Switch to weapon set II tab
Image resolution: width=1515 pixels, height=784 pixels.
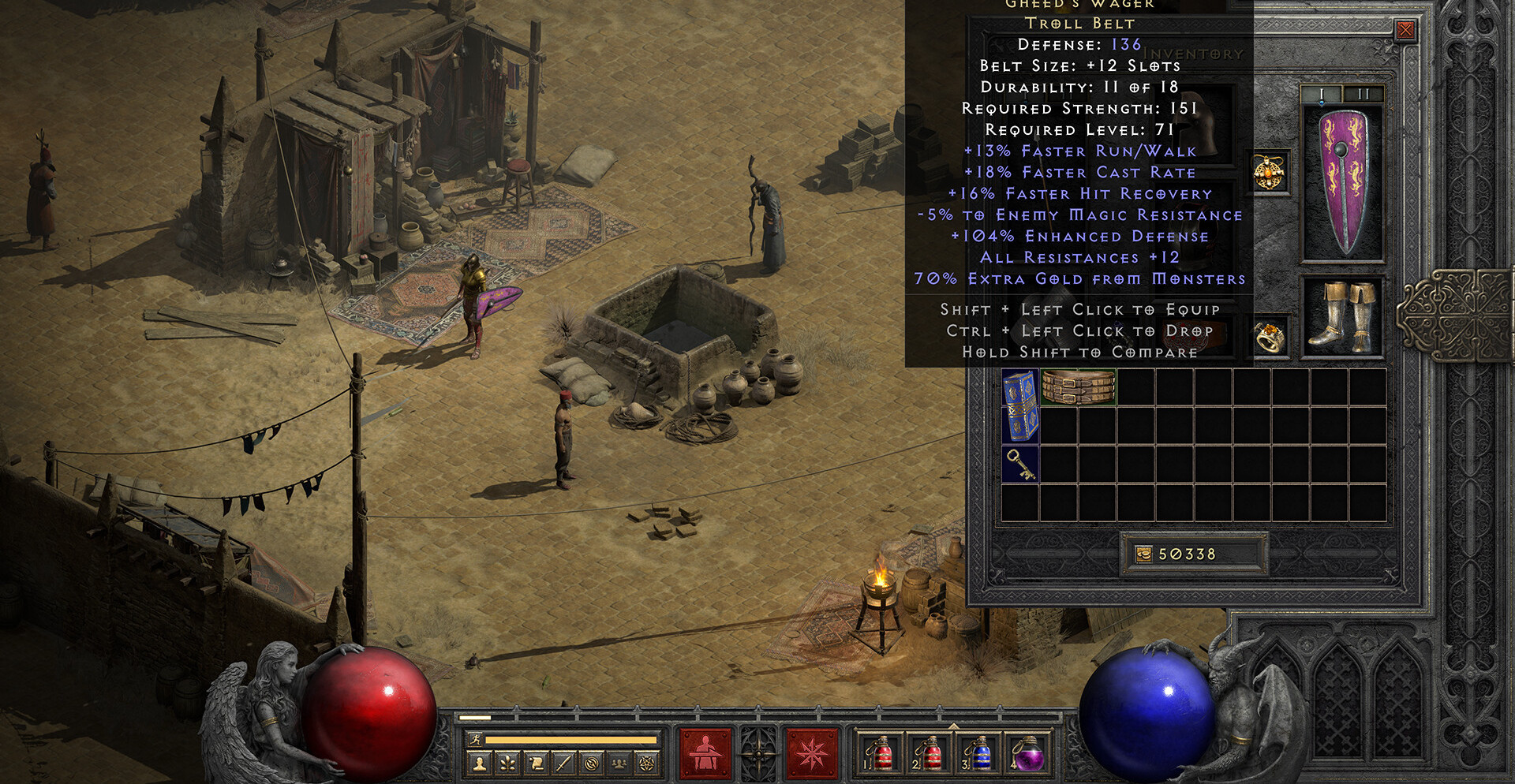pyautogui.click(x=1363, y=95)
